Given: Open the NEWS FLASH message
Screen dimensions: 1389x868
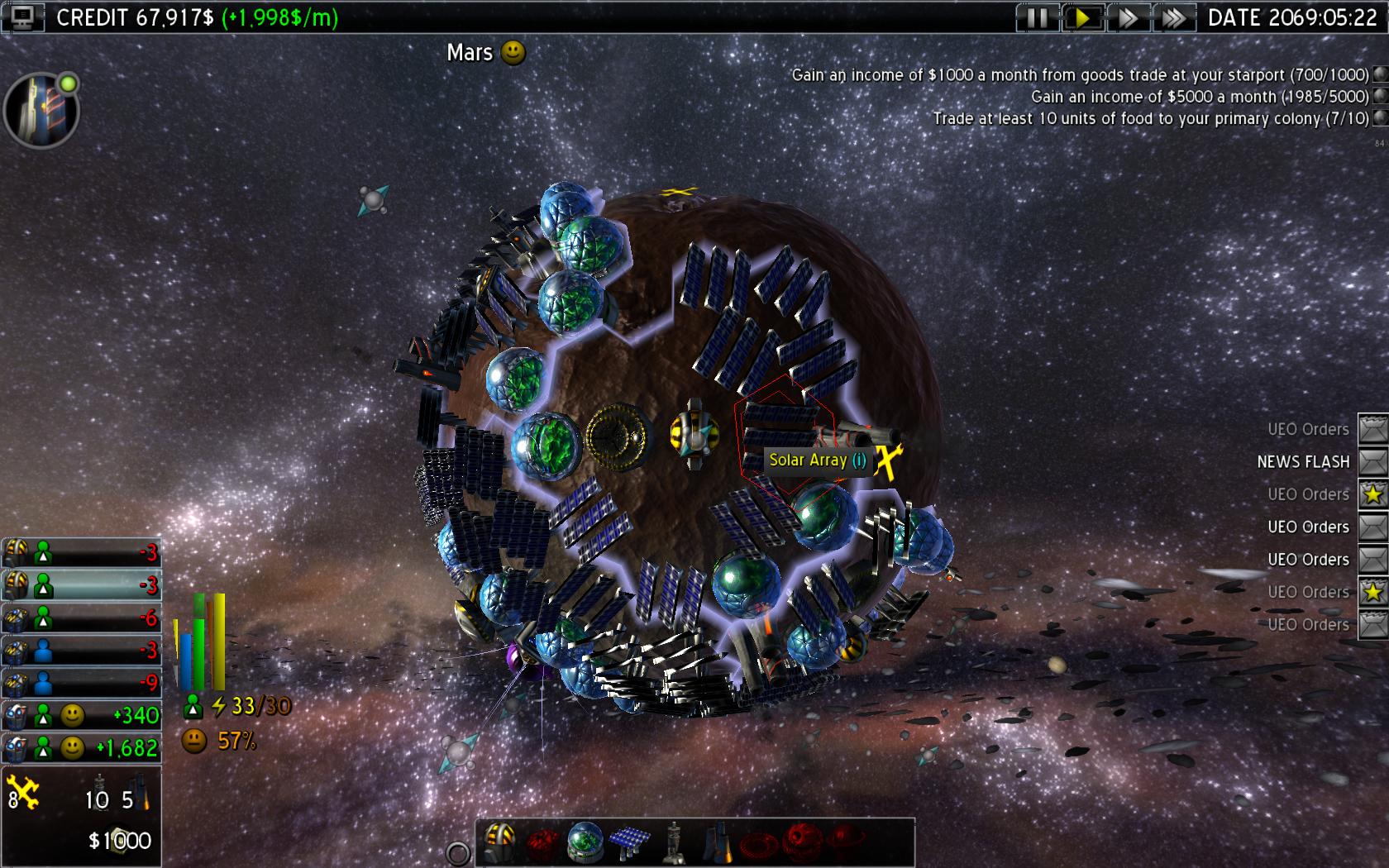Looking at the screenshot, I should click(1373, 461).
